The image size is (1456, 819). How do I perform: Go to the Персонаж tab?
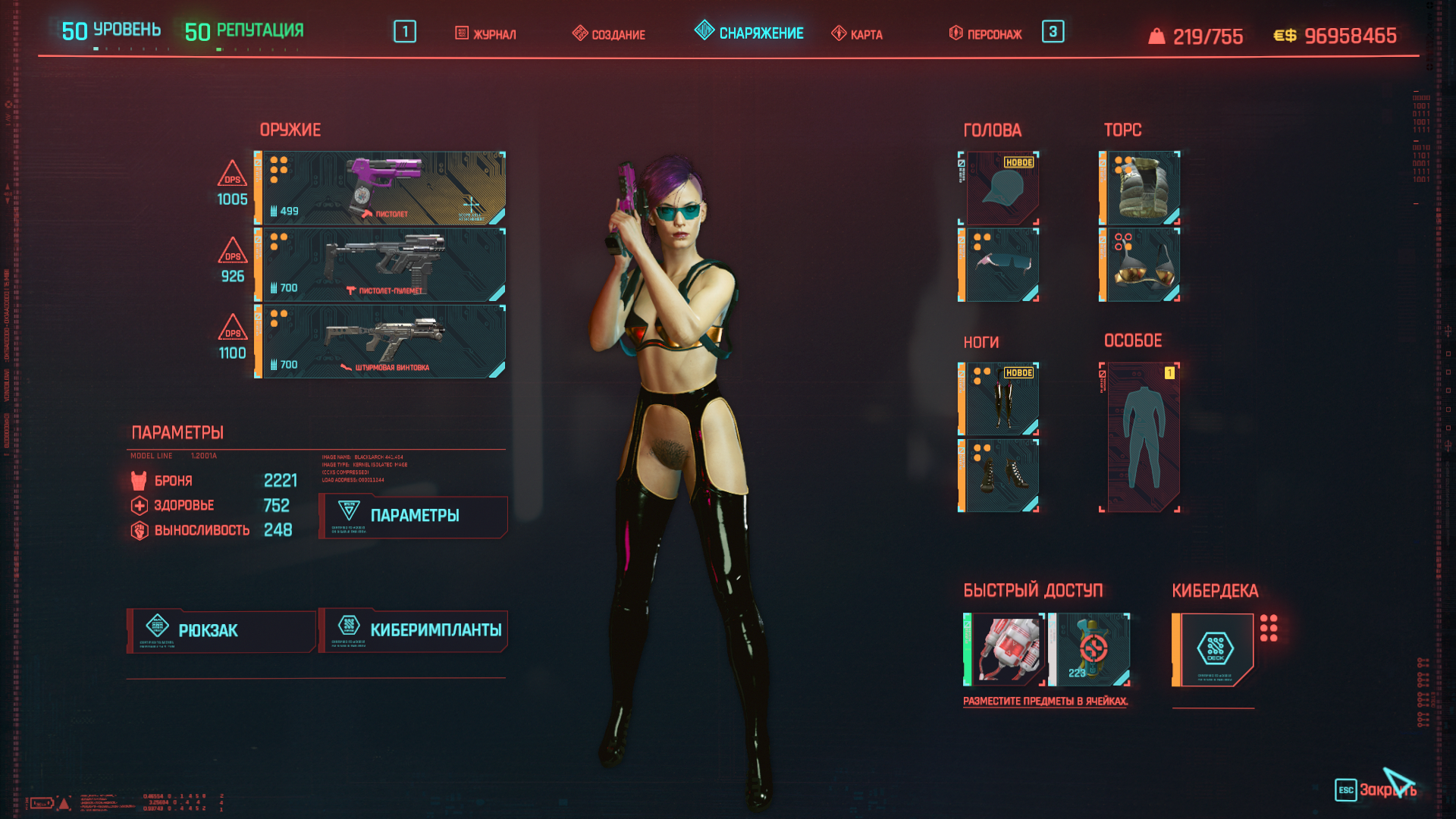985,34
